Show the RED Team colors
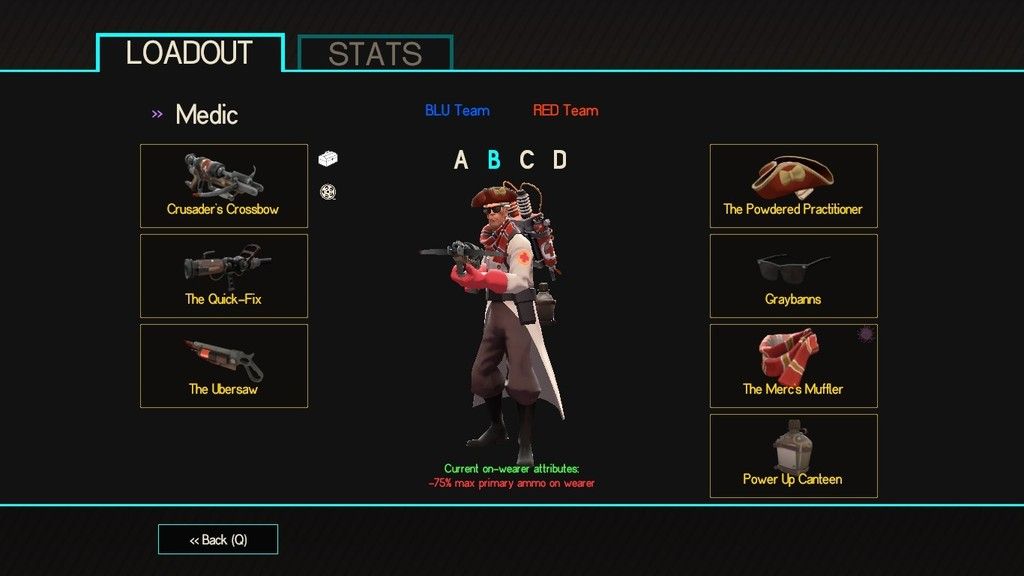This screenshot has width=1024, height=576. coord(565,110)
